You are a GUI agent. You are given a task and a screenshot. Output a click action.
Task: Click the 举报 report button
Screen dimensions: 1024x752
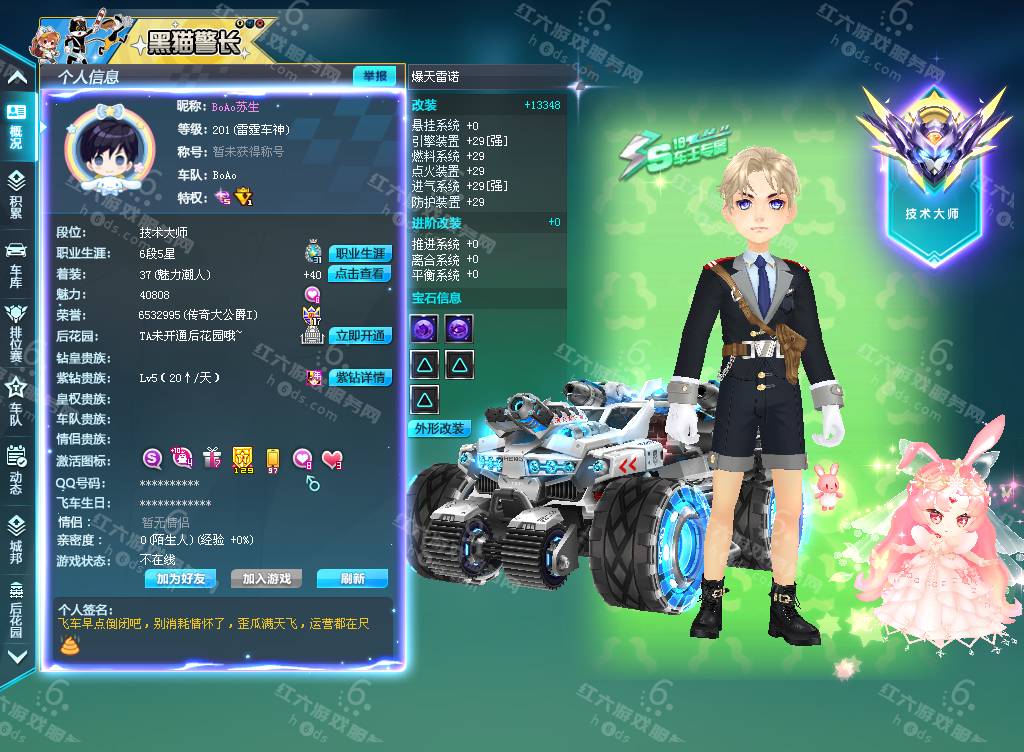click(x=375, y=76)
